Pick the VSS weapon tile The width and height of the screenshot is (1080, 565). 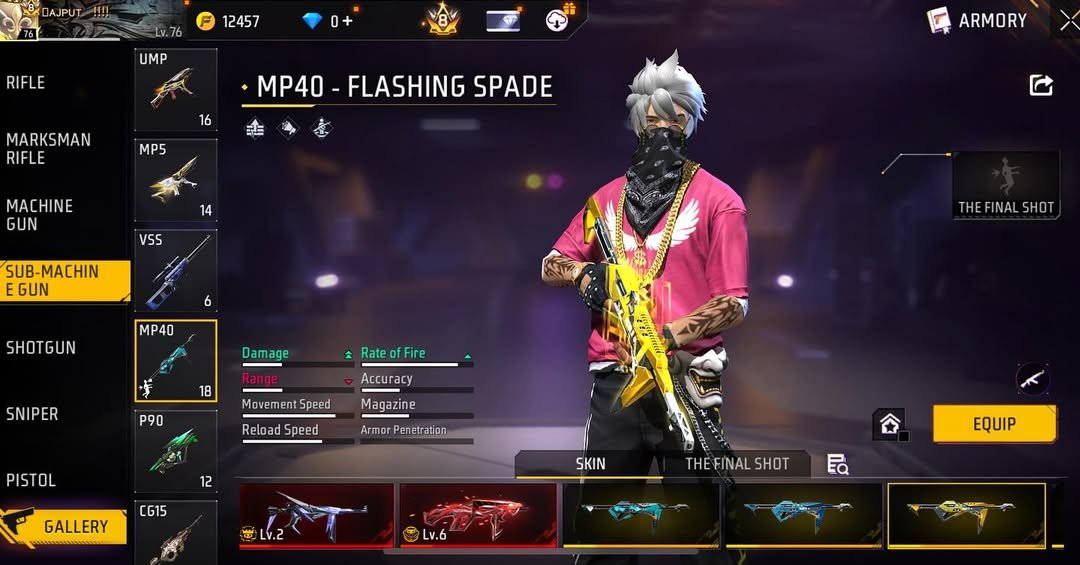pos(176,270)
